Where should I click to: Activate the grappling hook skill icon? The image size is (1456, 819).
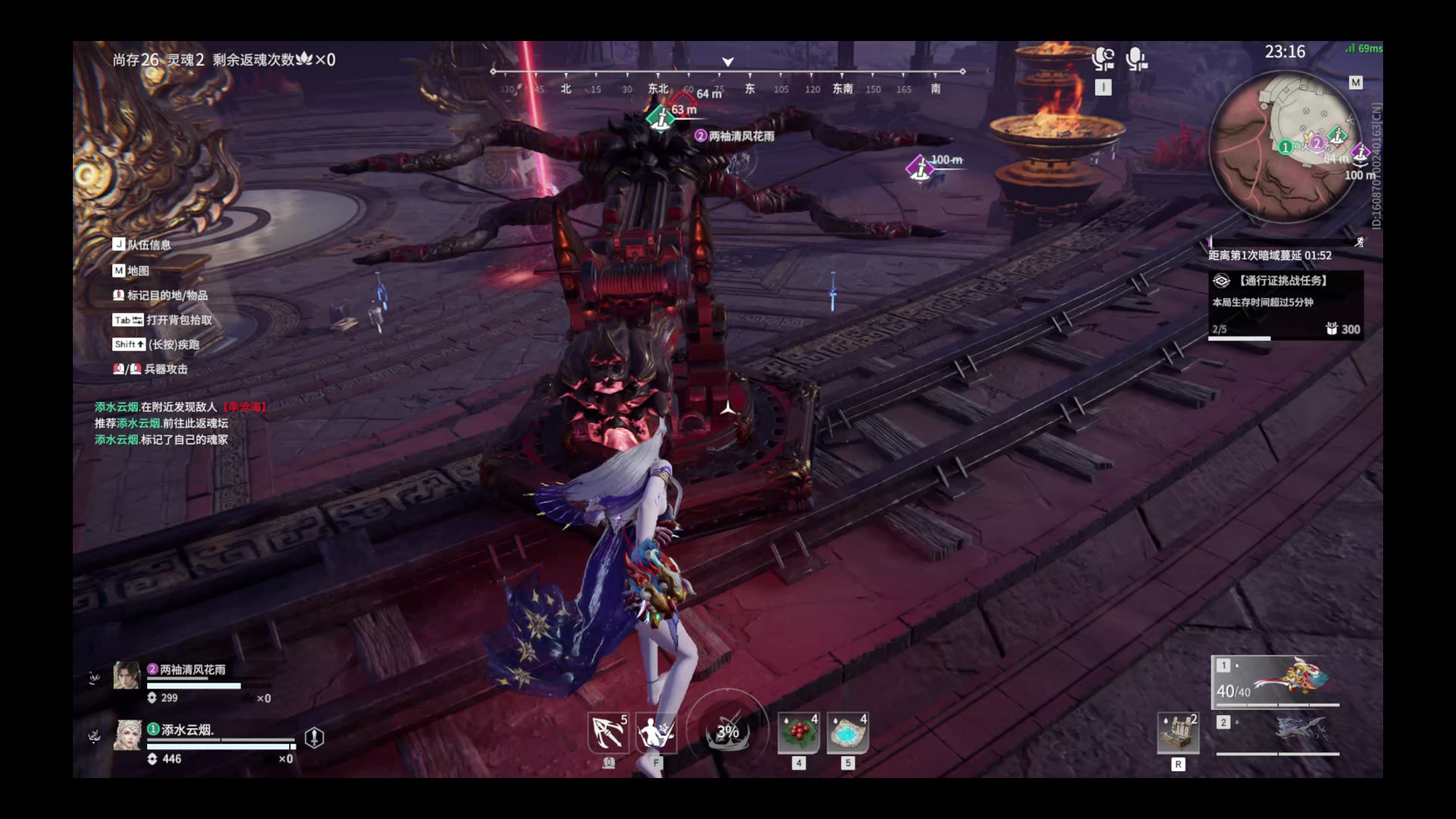[x=608, y=733]
